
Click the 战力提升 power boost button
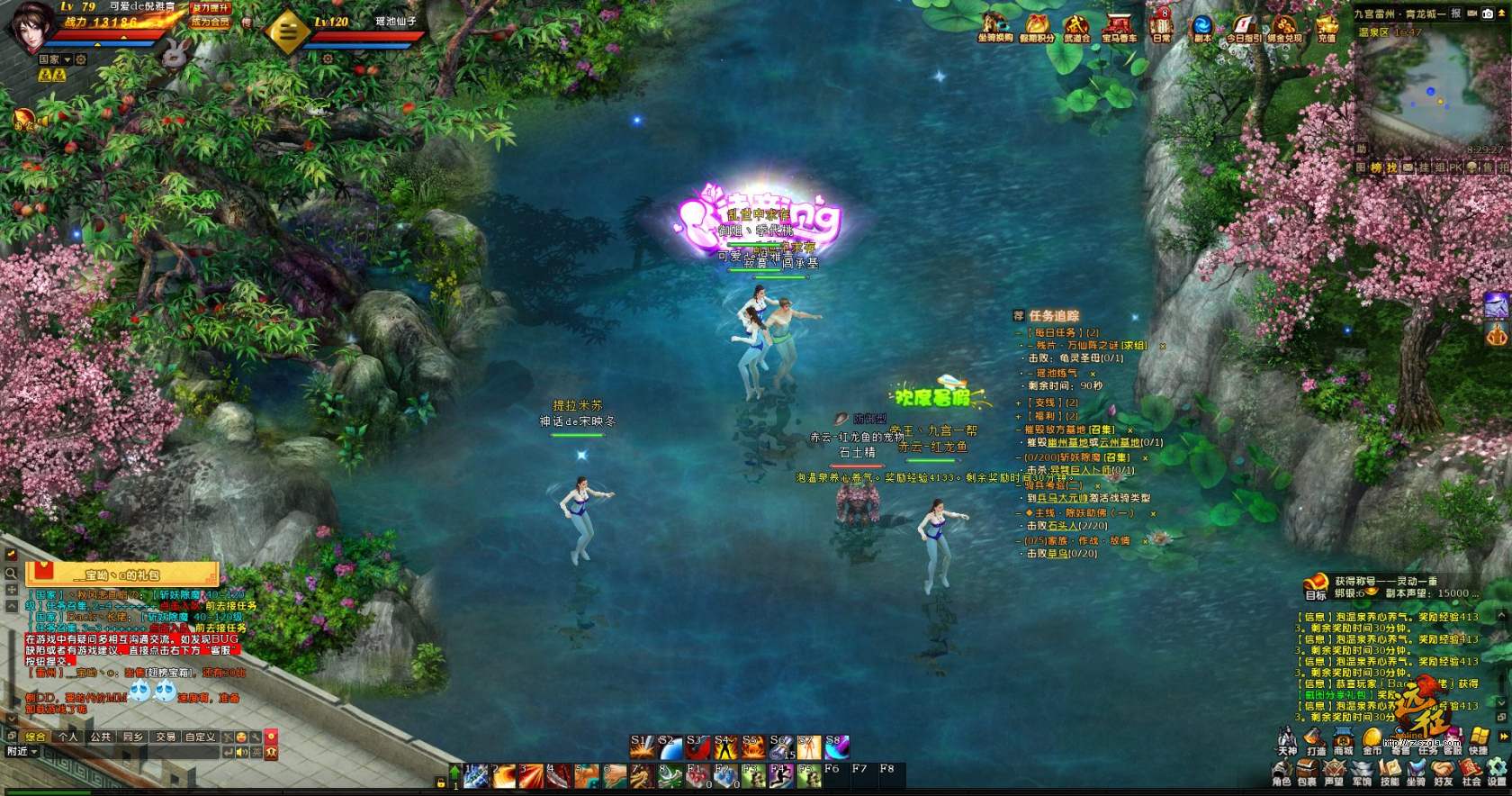point(210,7)
